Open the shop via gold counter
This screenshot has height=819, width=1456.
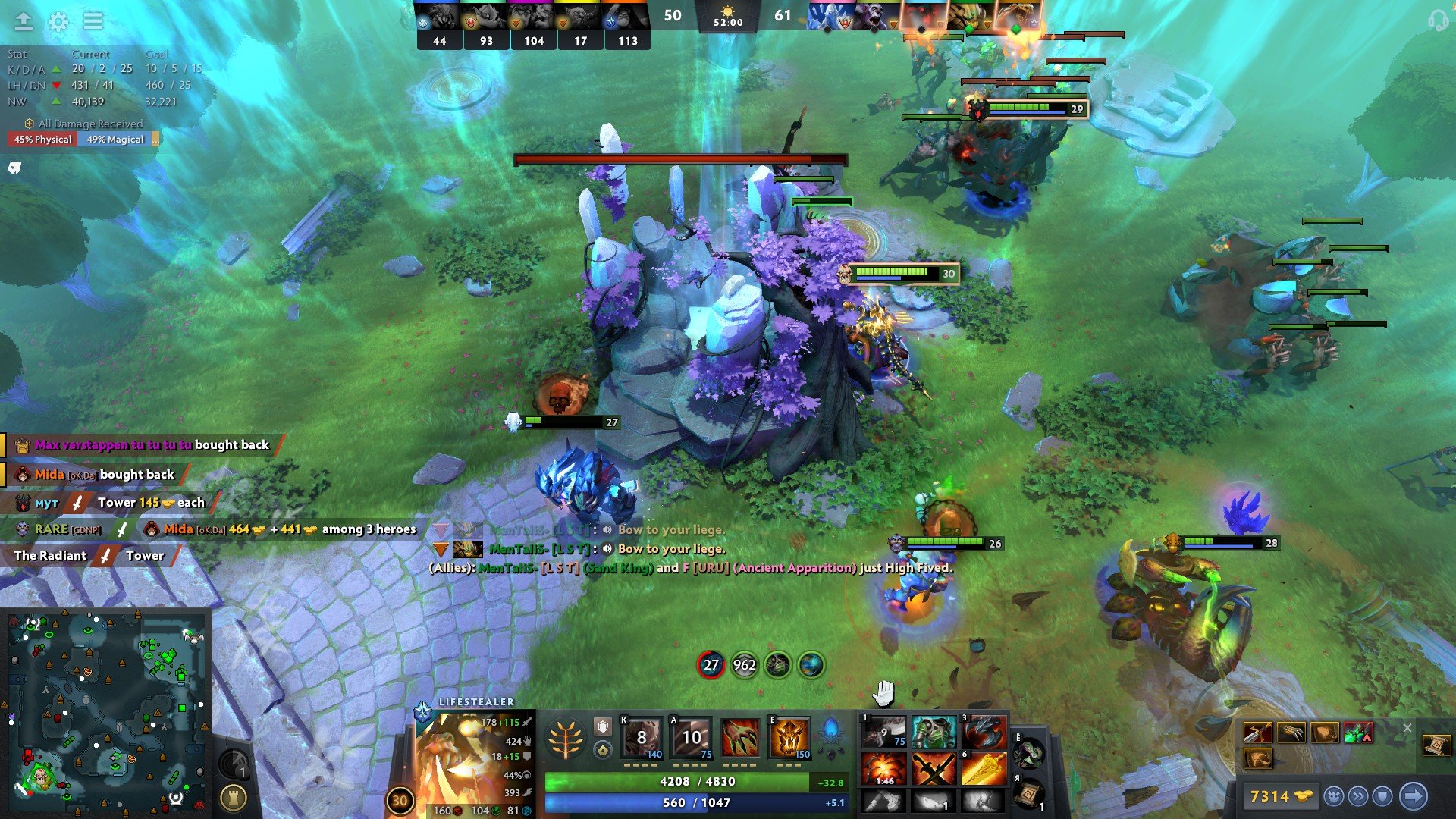tap(1281, 796)
